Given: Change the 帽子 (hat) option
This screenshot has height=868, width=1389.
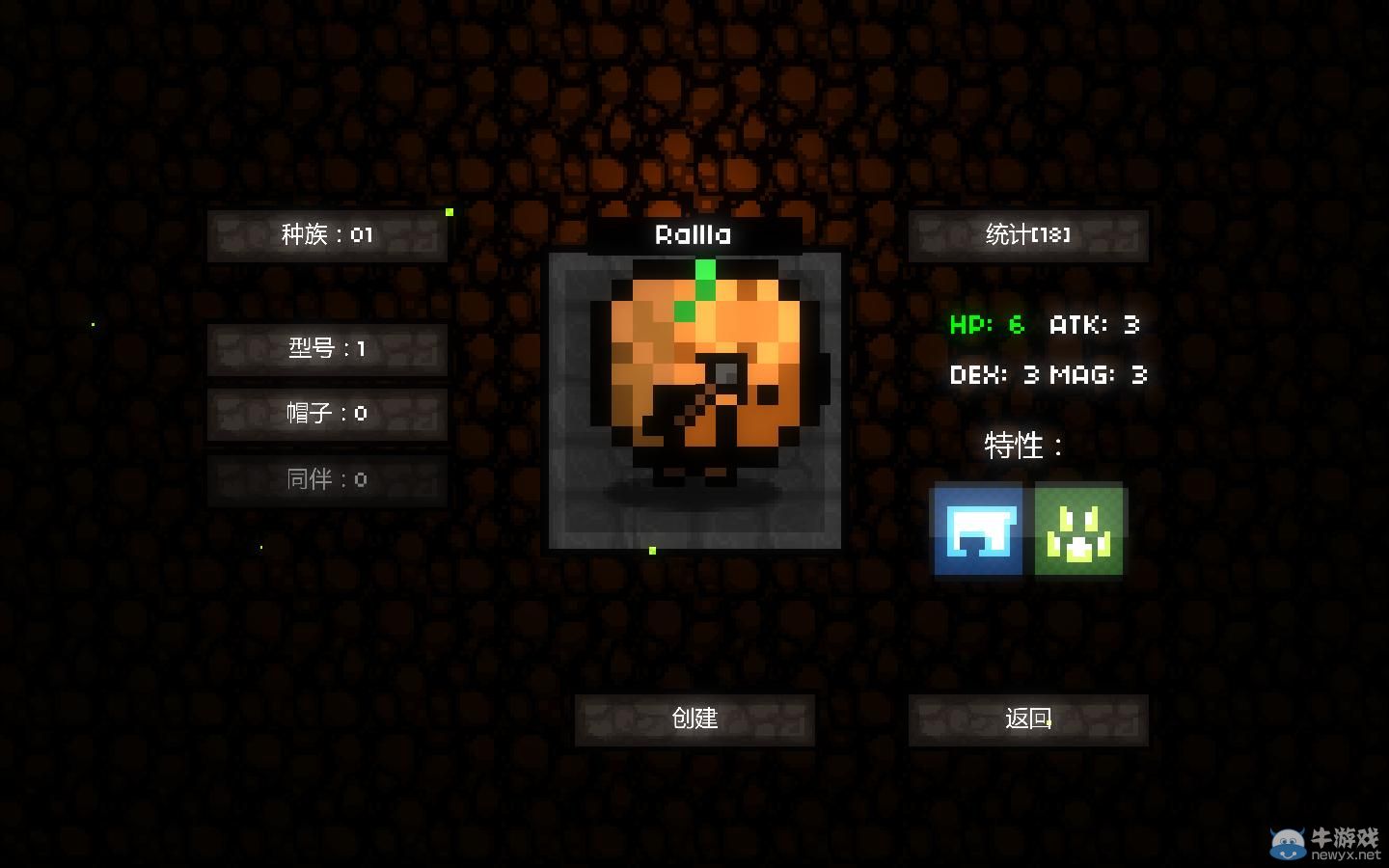Looking at the screenshot, I should click(x=327, y=415).
